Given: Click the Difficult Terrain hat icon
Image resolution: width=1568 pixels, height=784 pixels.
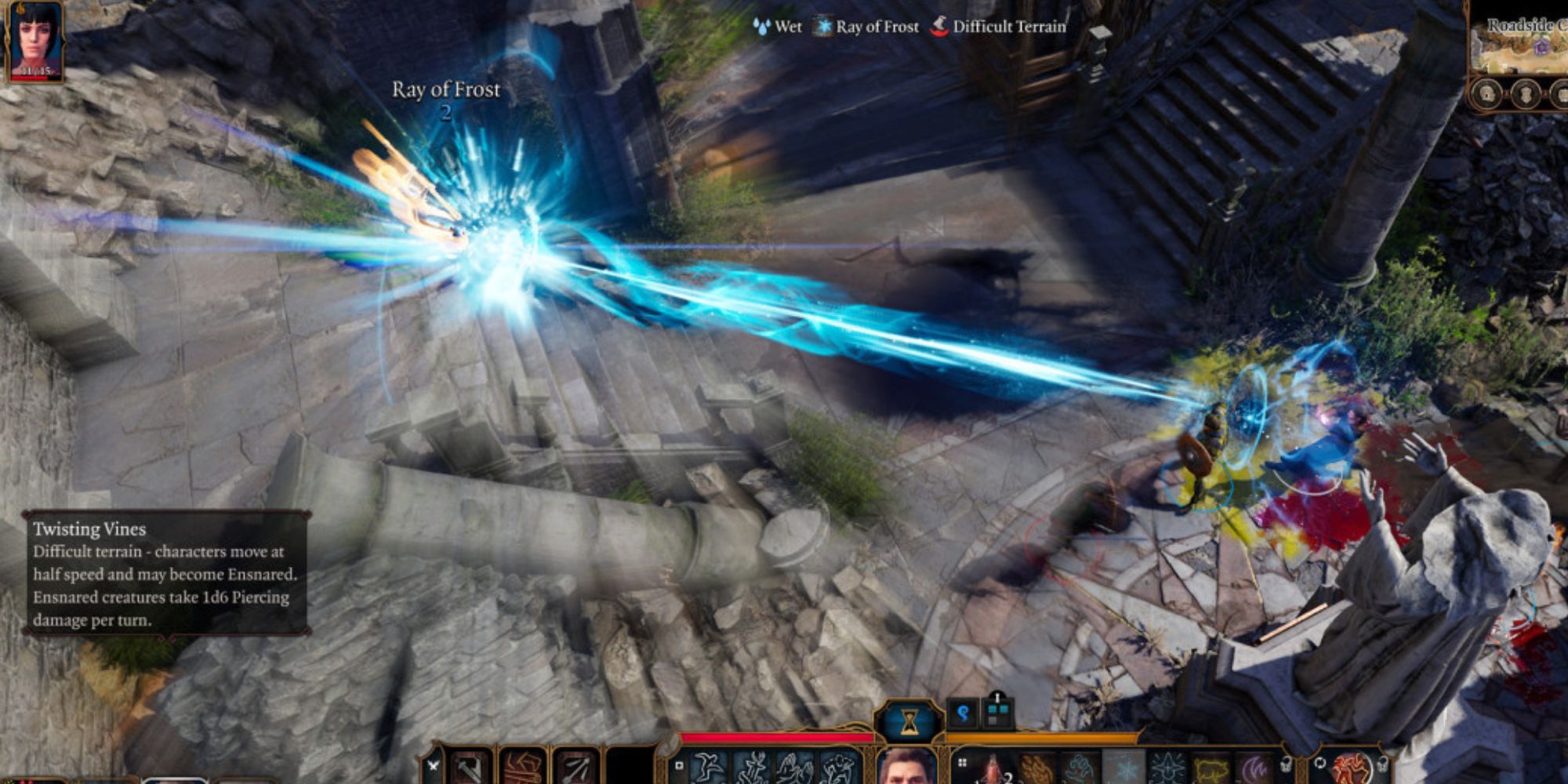Looking at the screenshot, I should [941, 27].
